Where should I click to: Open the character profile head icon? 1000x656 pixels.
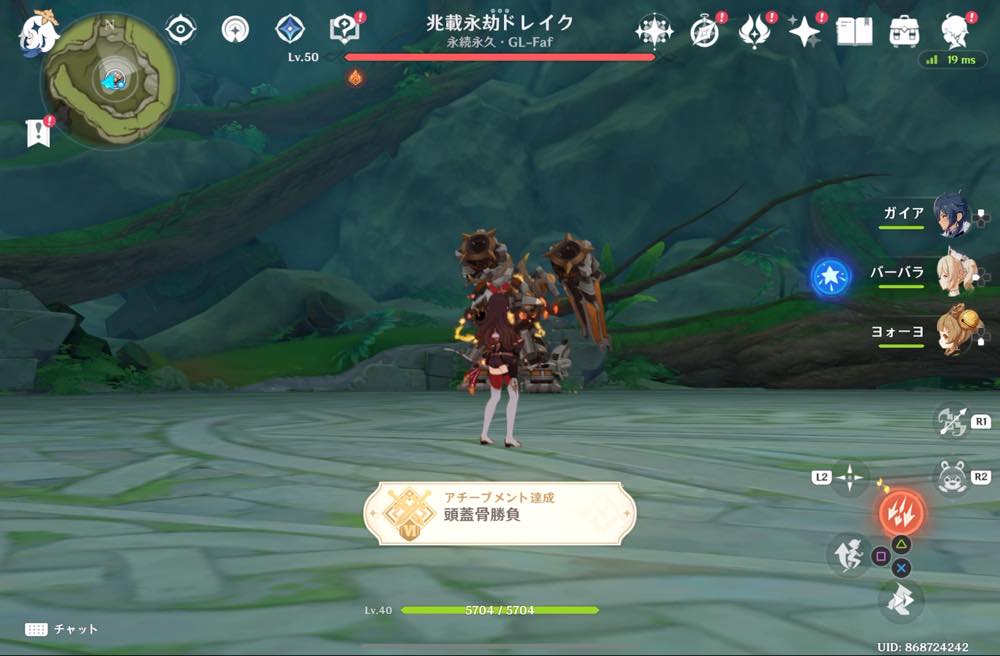(957, 32)
